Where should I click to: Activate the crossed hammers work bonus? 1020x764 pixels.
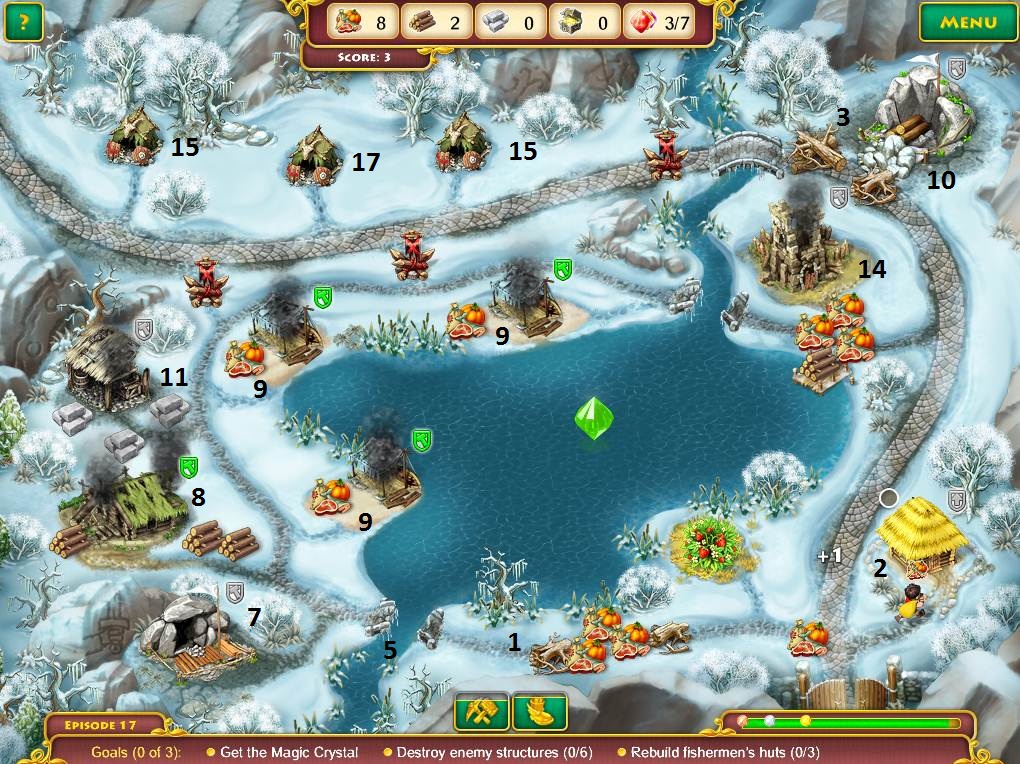(x=482, y=712)
